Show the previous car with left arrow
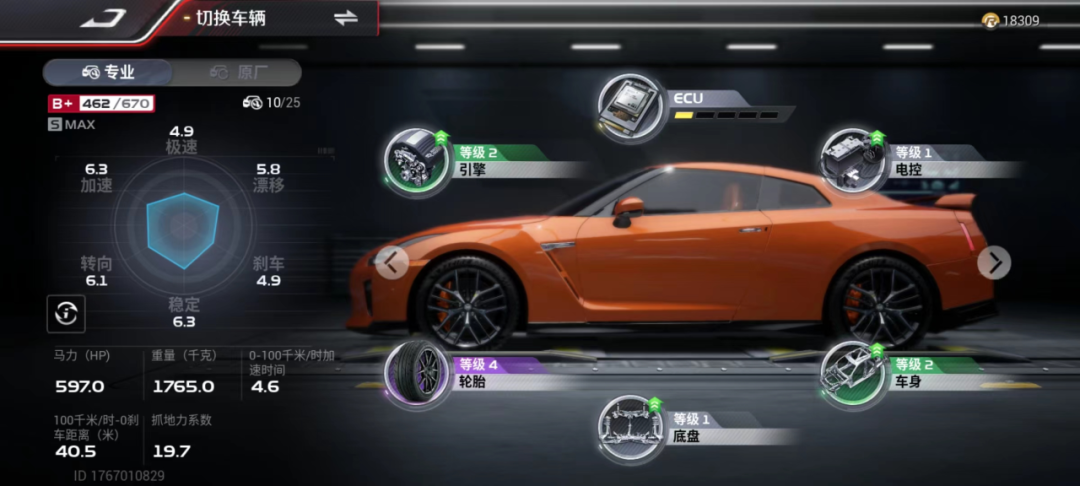This screenshot has height=486, width=1080. pyautogui.click(x=391, y=263)
